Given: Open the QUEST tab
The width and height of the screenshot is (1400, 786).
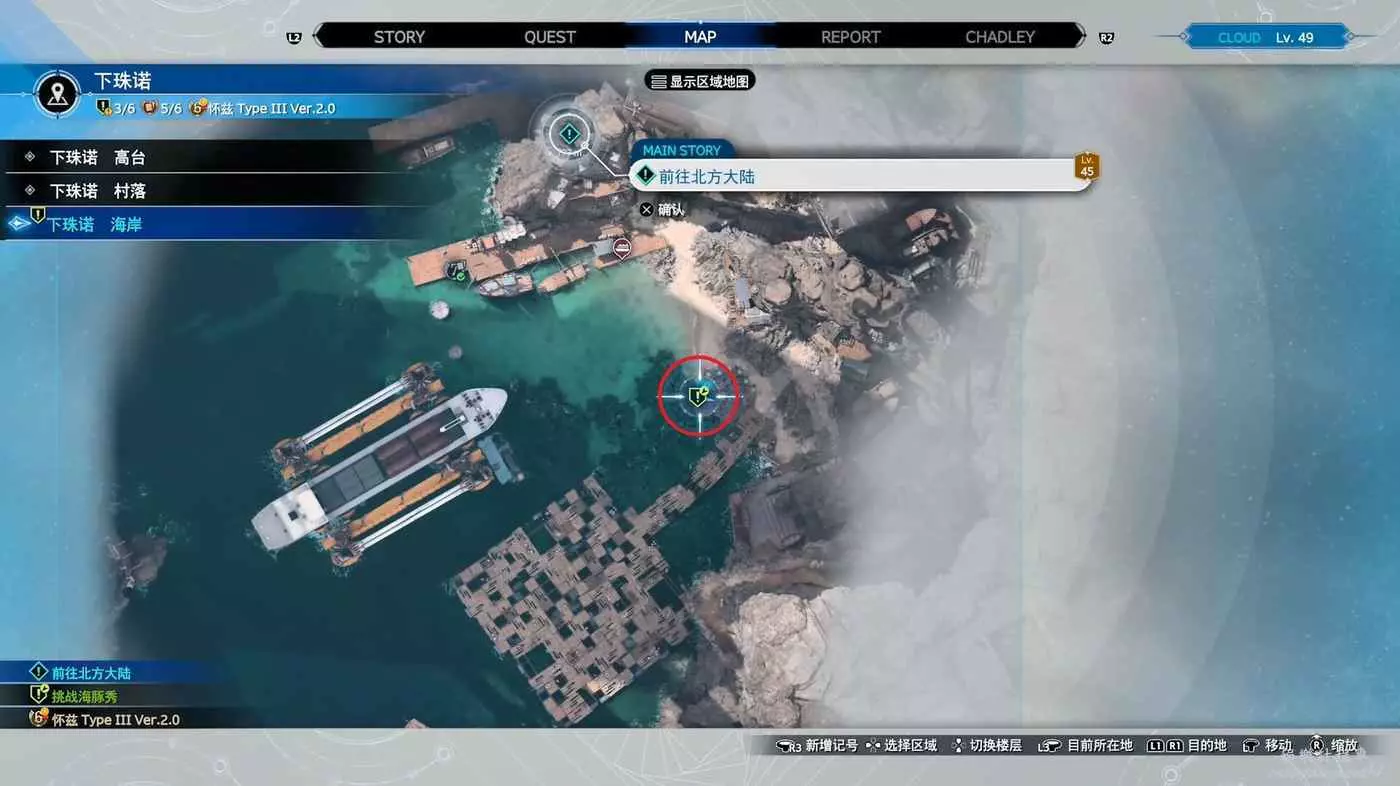Looking at the screenshot, I should [x=550, y=37].
